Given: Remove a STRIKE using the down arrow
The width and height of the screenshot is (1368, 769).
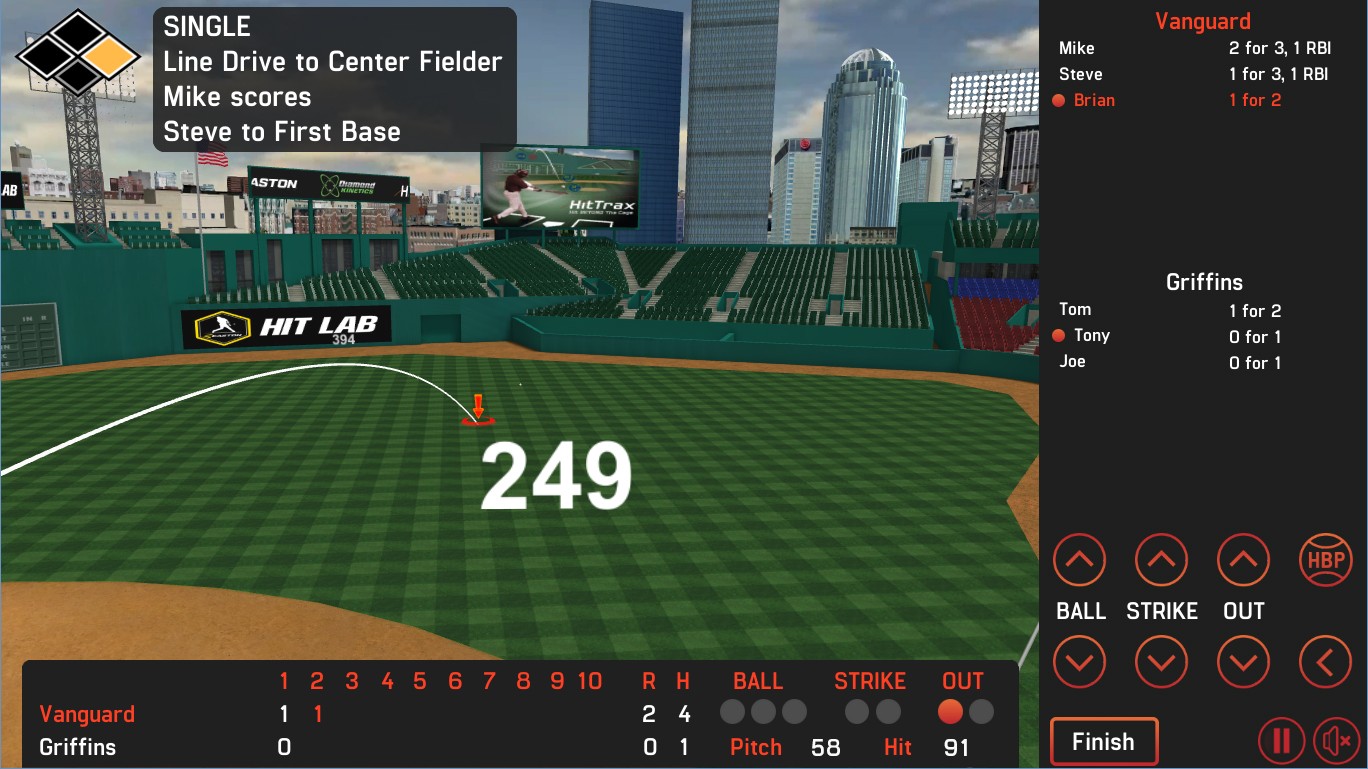Looking at the screenshot, I should click(1161, 662).
